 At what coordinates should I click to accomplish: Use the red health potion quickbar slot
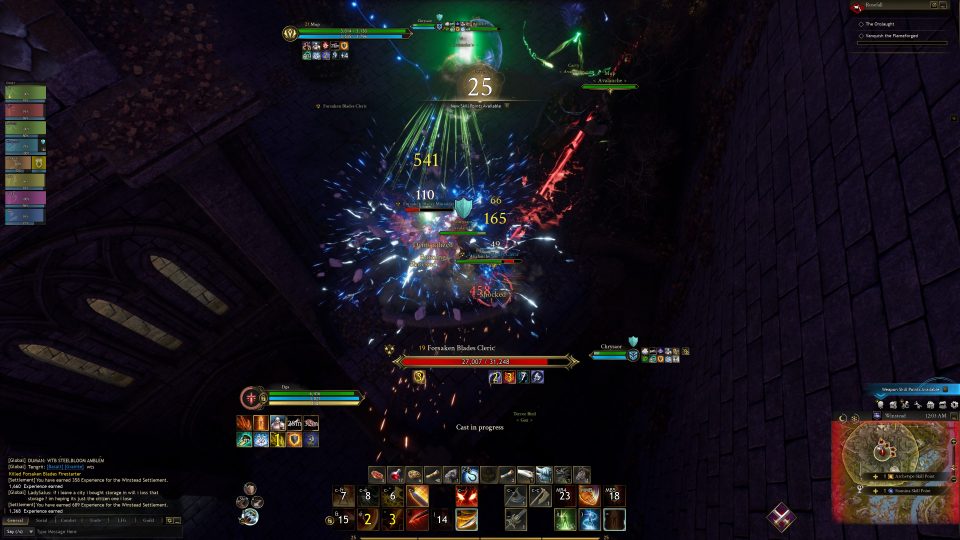[395, 475]
